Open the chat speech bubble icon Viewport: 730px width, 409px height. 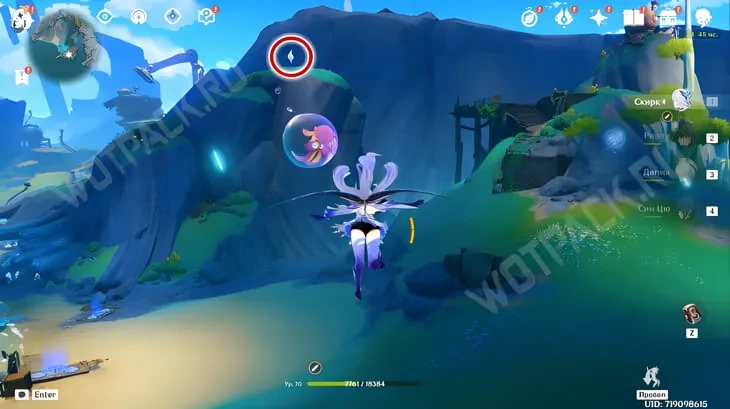(x=20, y=394)
